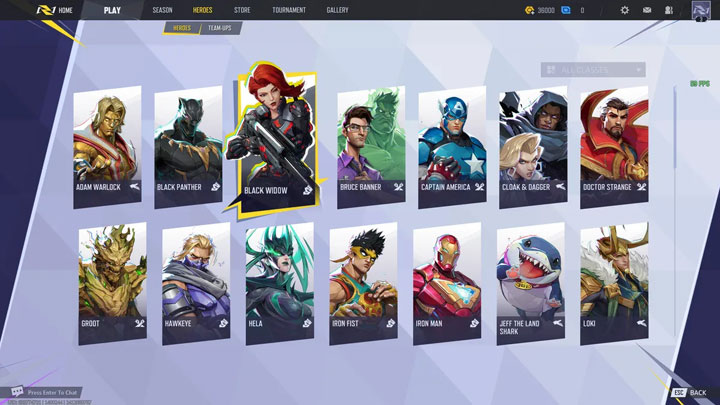Open the friends list icon

668,10
